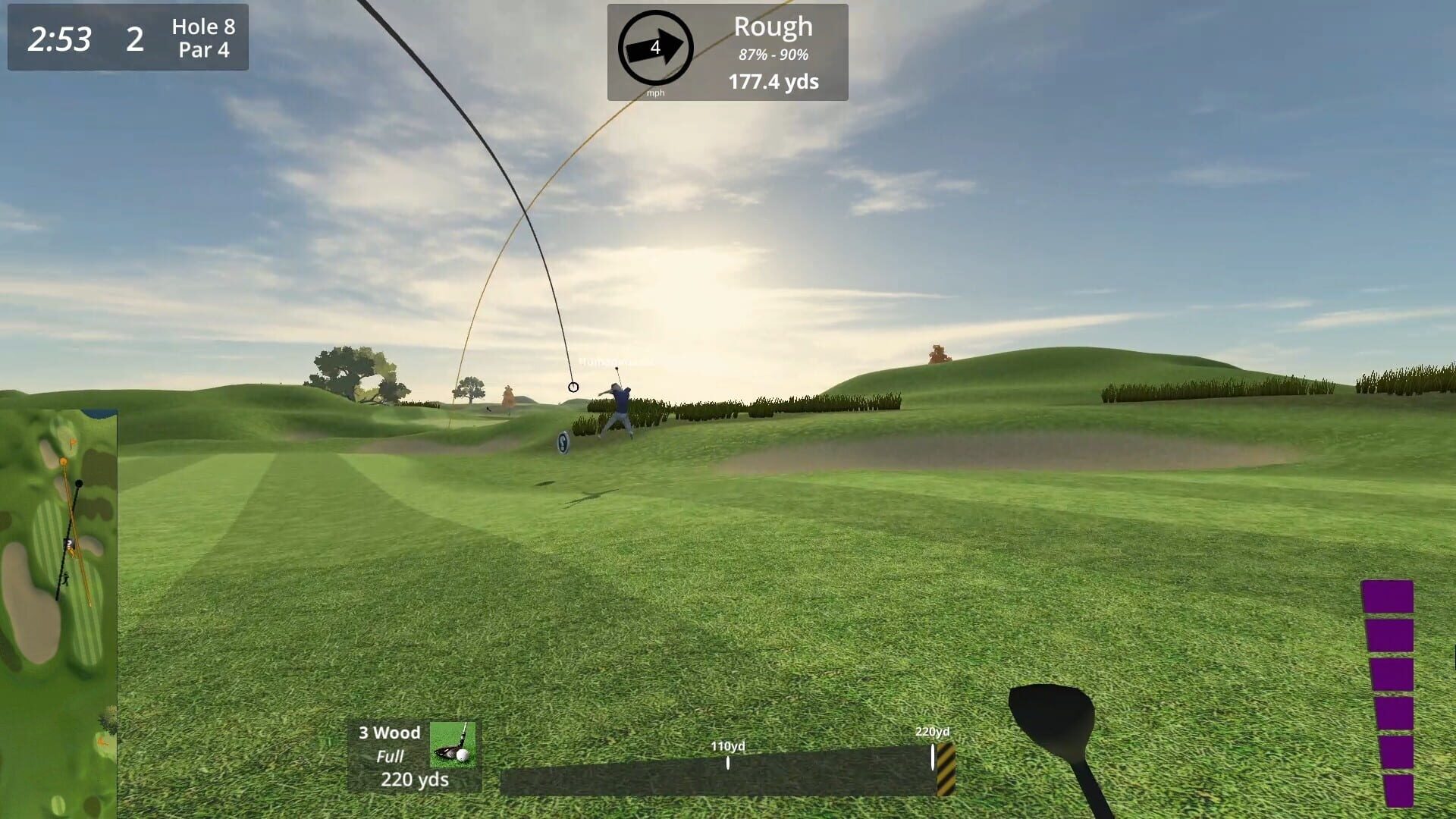1456x819 pixels.
Task: Click the ball position circle near the golfer
Action: [573, 387]
